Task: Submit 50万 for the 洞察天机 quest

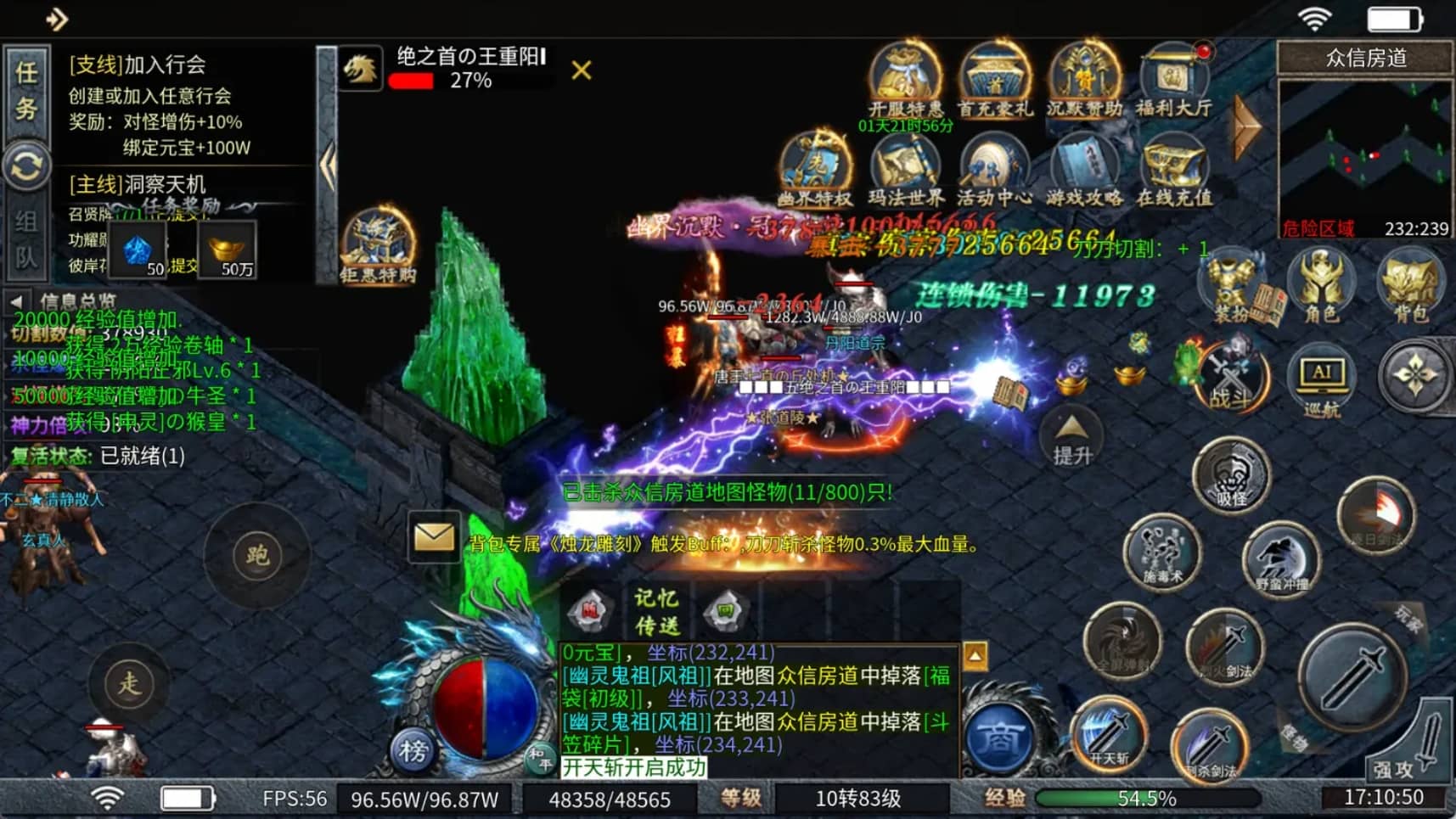Action: [x=228, y=250]
